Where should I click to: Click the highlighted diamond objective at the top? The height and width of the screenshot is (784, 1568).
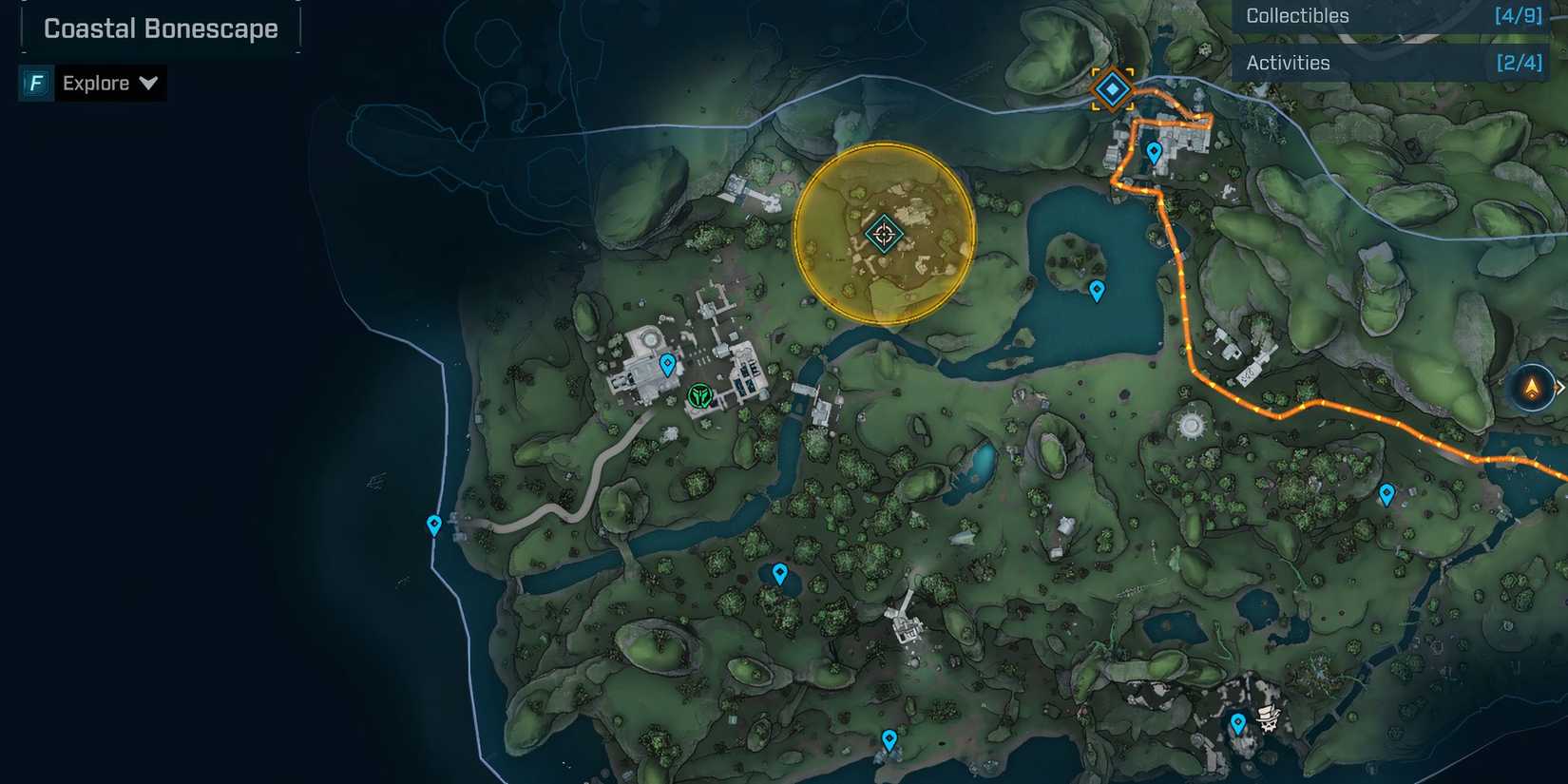point(1112,89)
